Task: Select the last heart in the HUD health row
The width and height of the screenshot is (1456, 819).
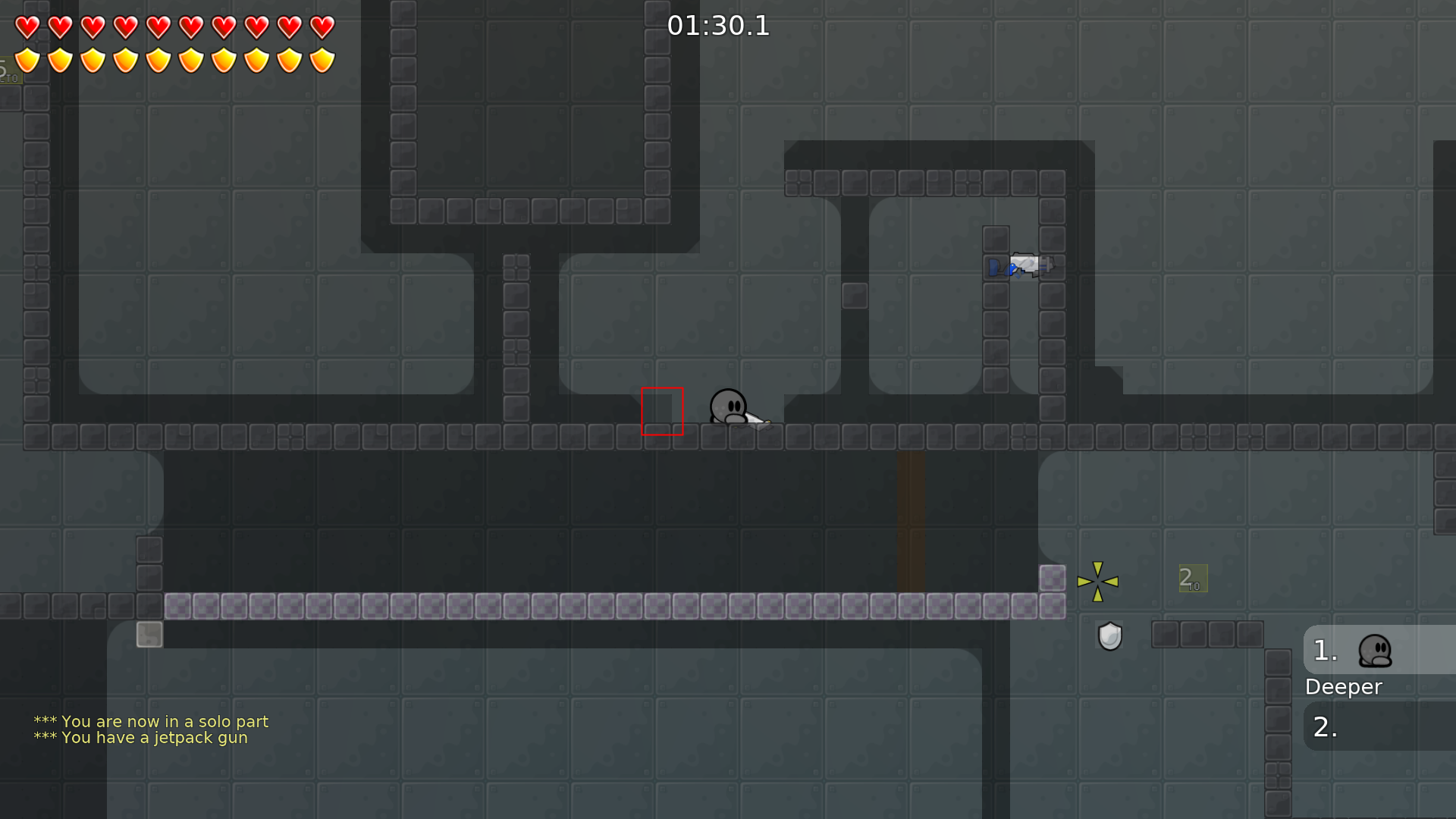Action: (322, 27)
